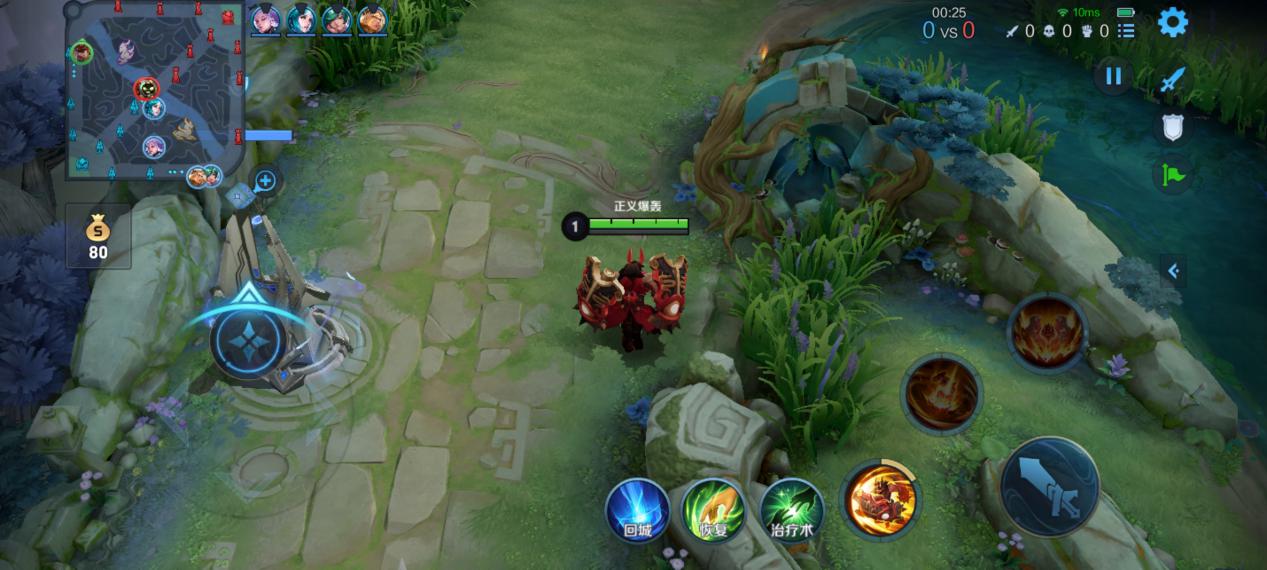Open the scoreboard list icon
This screenshot has width=1267, height=570.
click(1126, 31)
